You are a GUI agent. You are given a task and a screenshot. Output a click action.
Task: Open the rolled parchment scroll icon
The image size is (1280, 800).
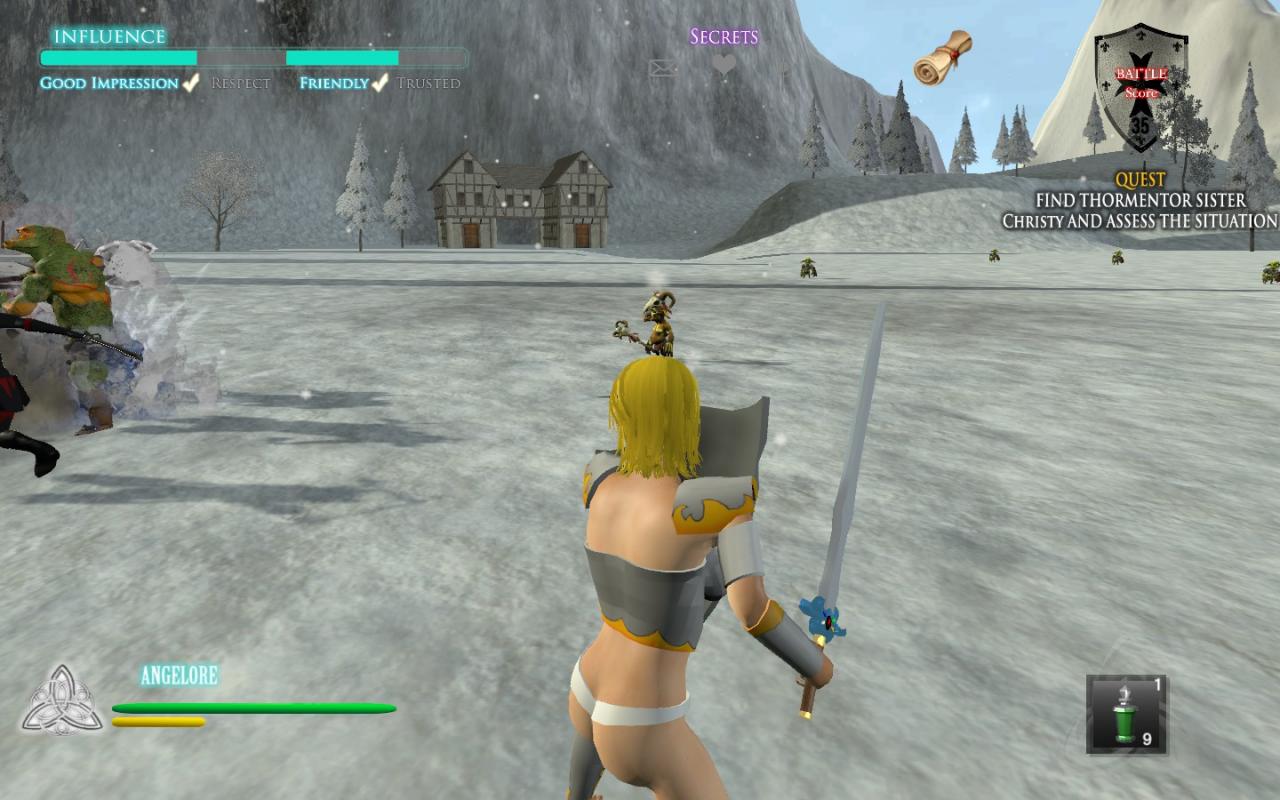[943, 57]
